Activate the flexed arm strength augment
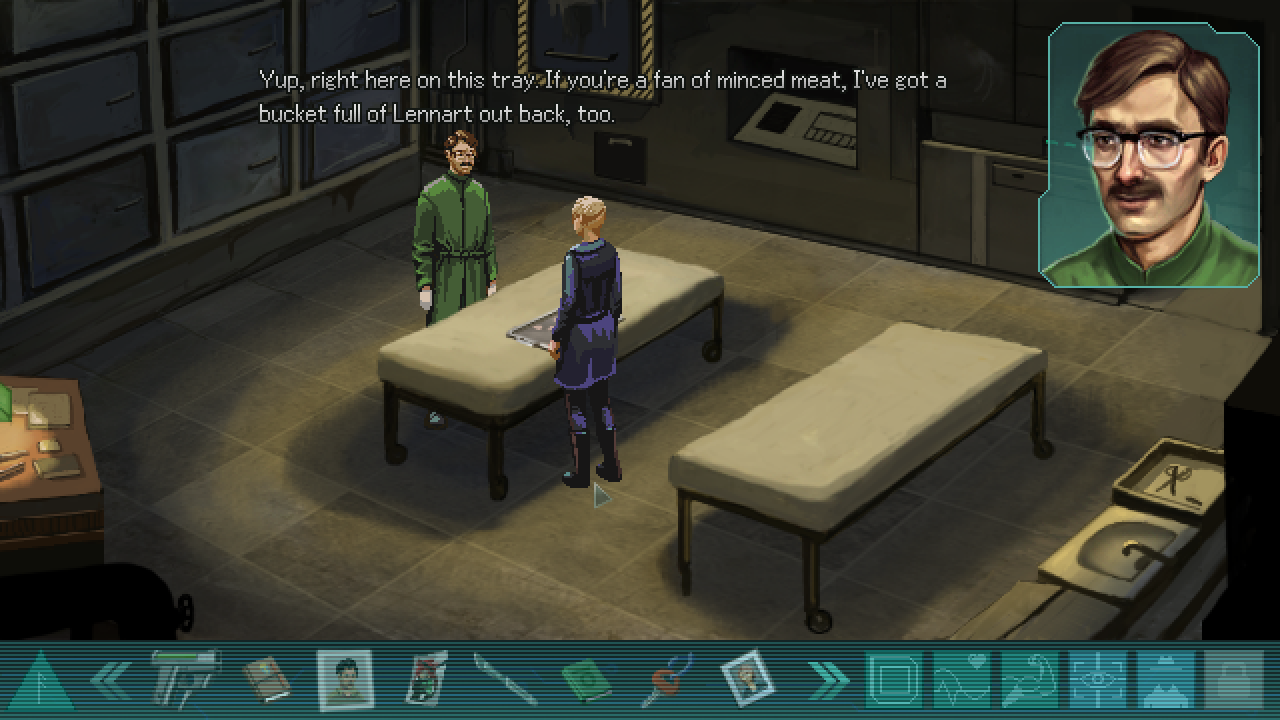This screenshot has width=1280, height=720. pos(1029,680)
